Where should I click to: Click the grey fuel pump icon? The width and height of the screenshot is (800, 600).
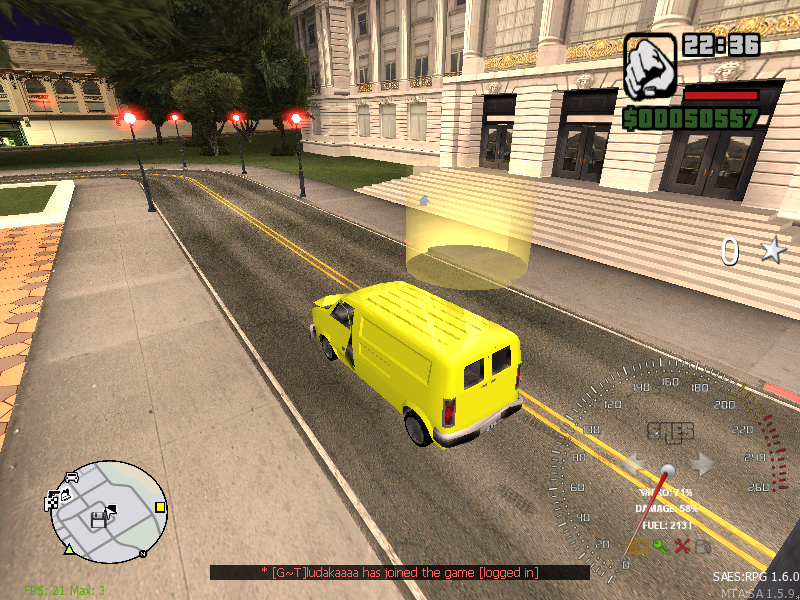(x=703, y=546)
